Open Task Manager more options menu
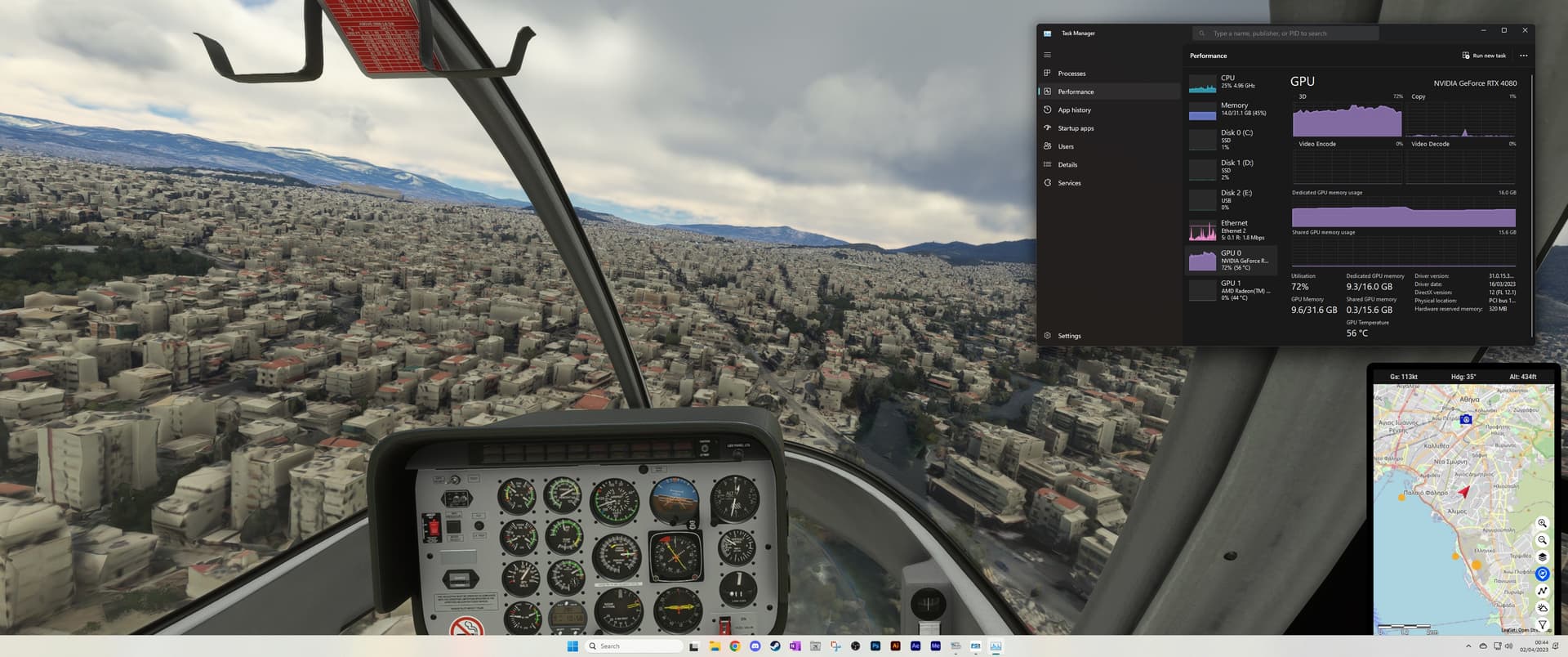 coord(1522,55)
